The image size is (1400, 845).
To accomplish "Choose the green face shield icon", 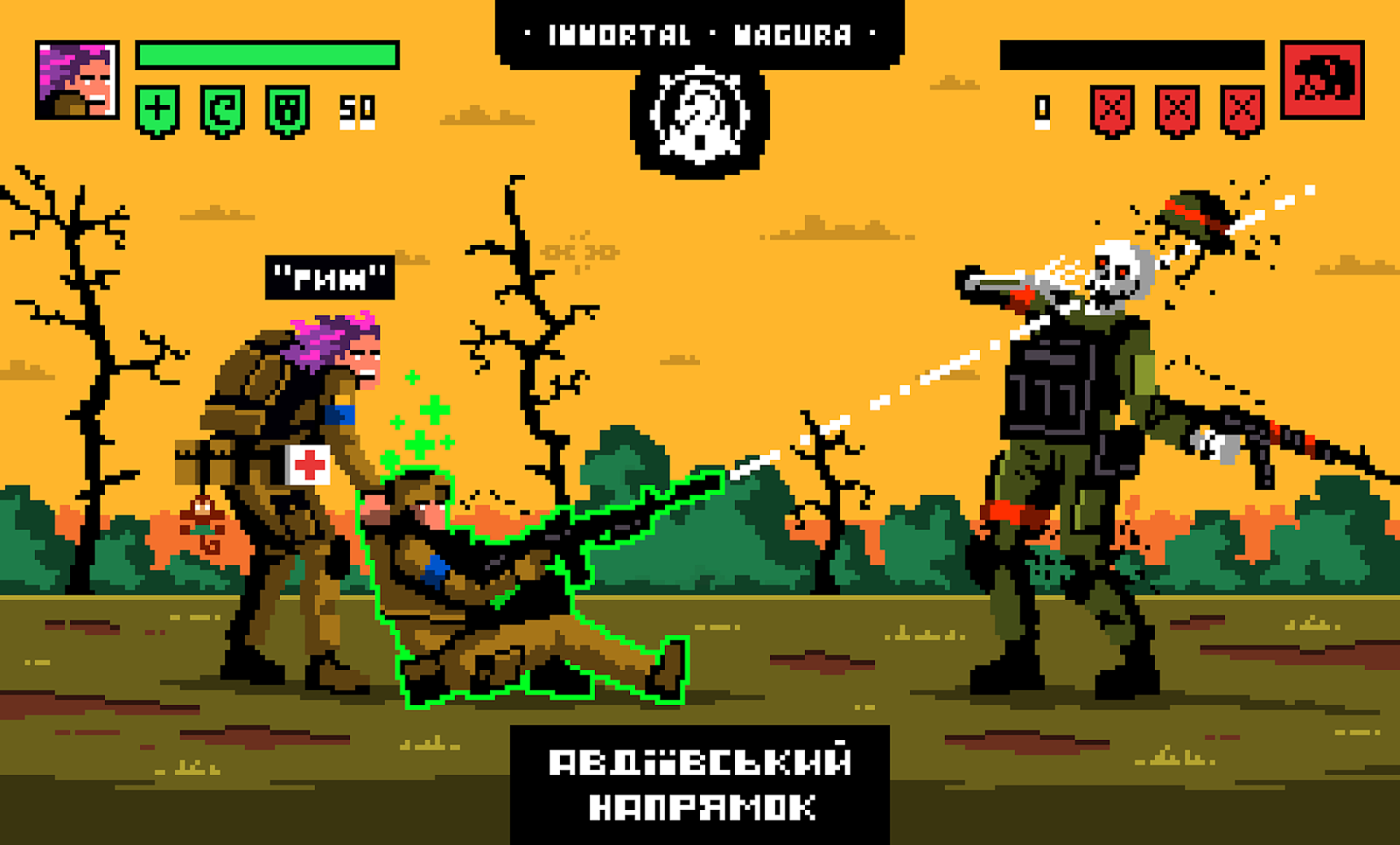I will pyautogui.click(x=288, y=111).
